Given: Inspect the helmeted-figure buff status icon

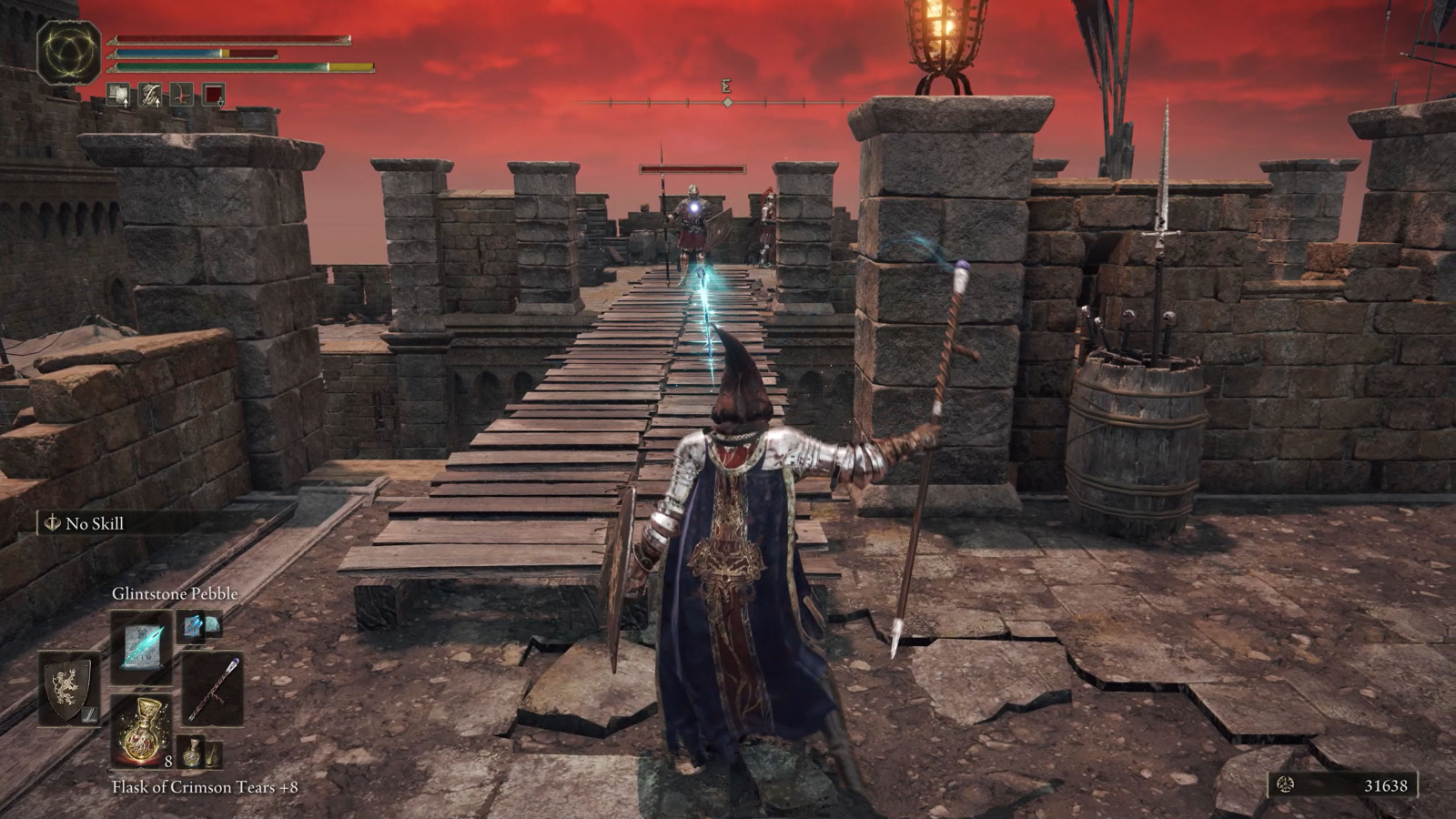Looking at the screenshot, I should coord(150,95).
